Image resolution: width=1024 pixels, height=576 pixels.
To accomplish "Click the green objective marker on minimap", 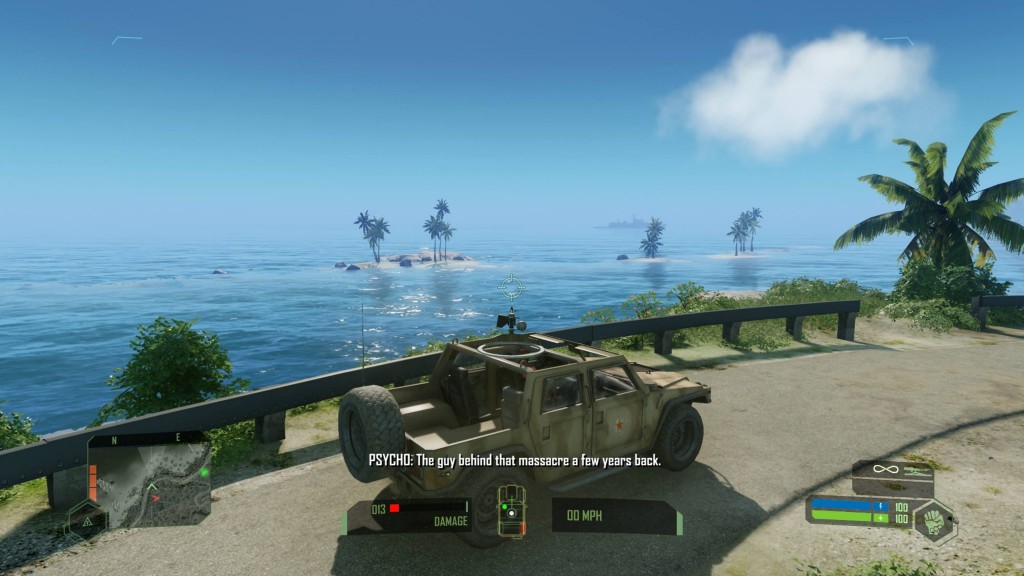I will (204, 472).
